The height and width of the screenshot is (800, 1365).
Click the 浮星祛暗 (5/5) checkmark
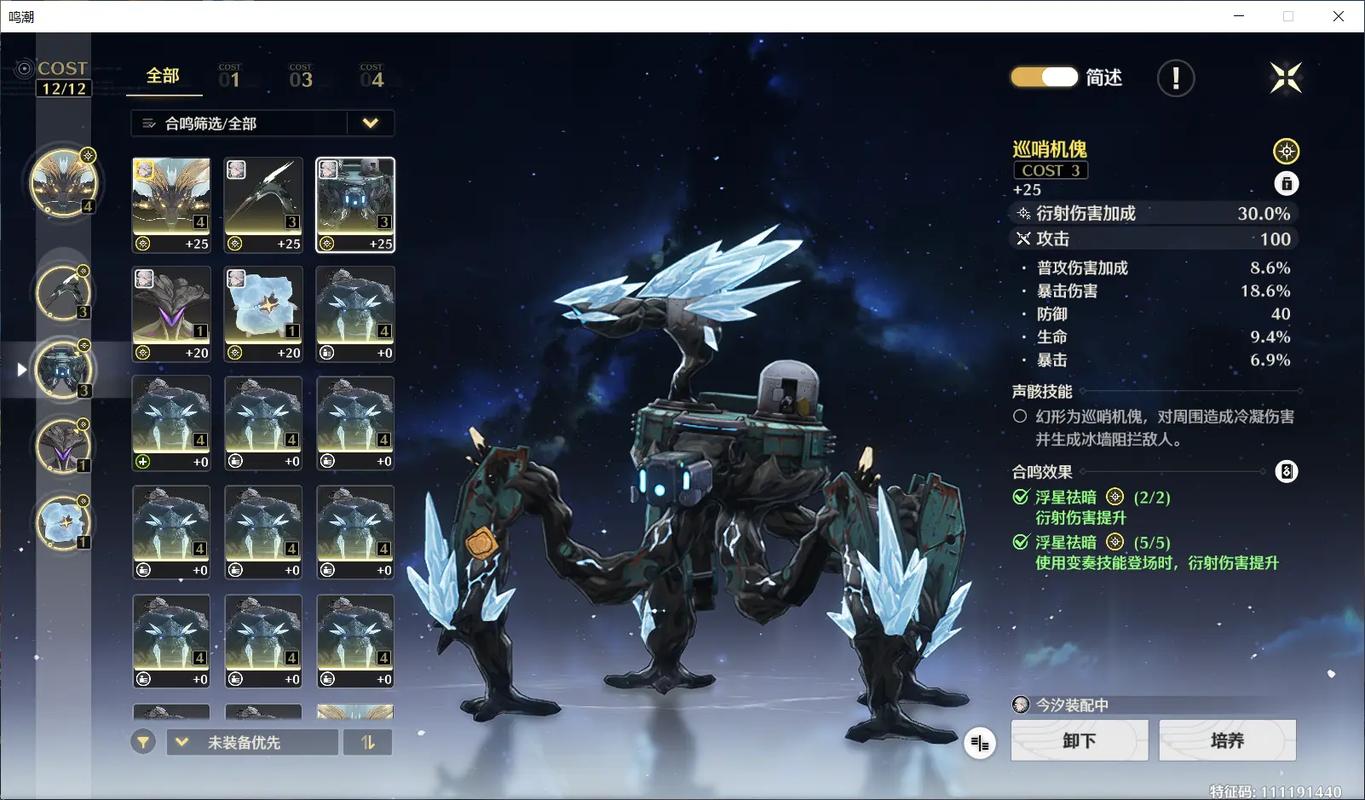coord(1021,542)
